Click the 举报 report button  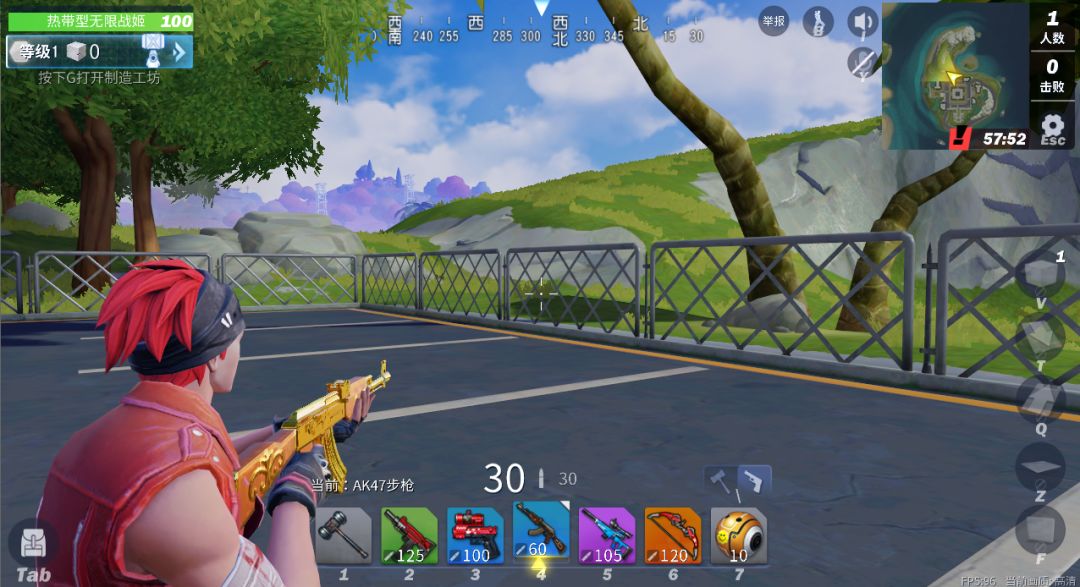click(x=773, y=21)
